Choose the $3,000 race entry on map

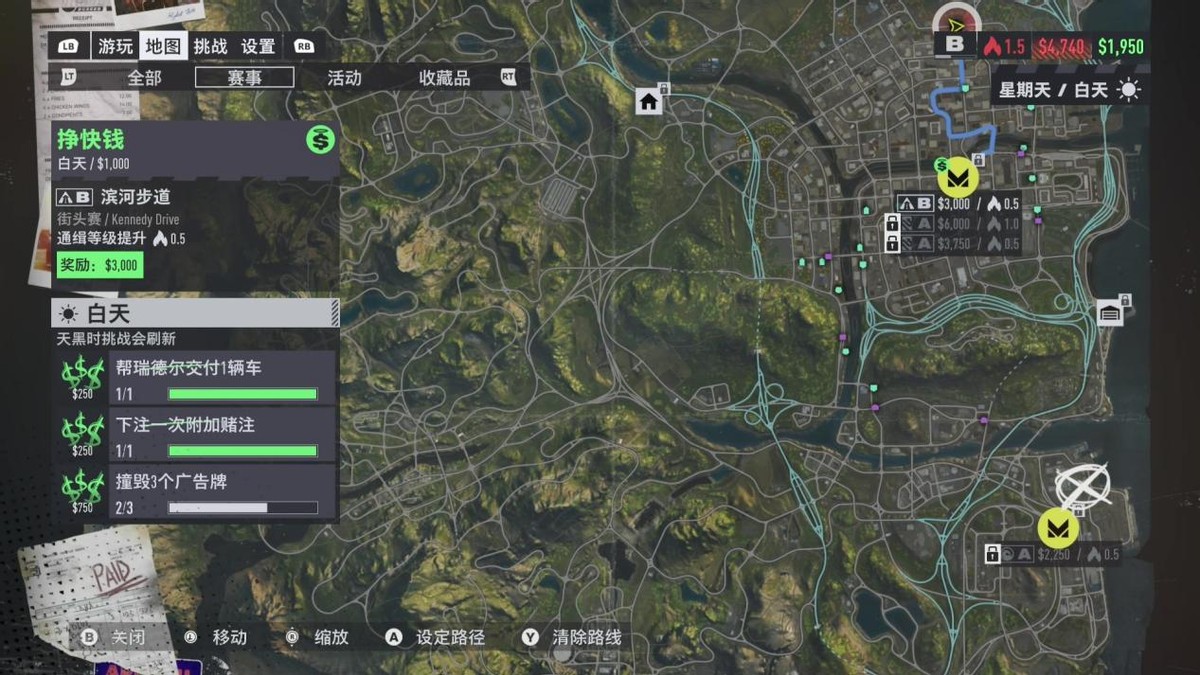click(958, 204)
